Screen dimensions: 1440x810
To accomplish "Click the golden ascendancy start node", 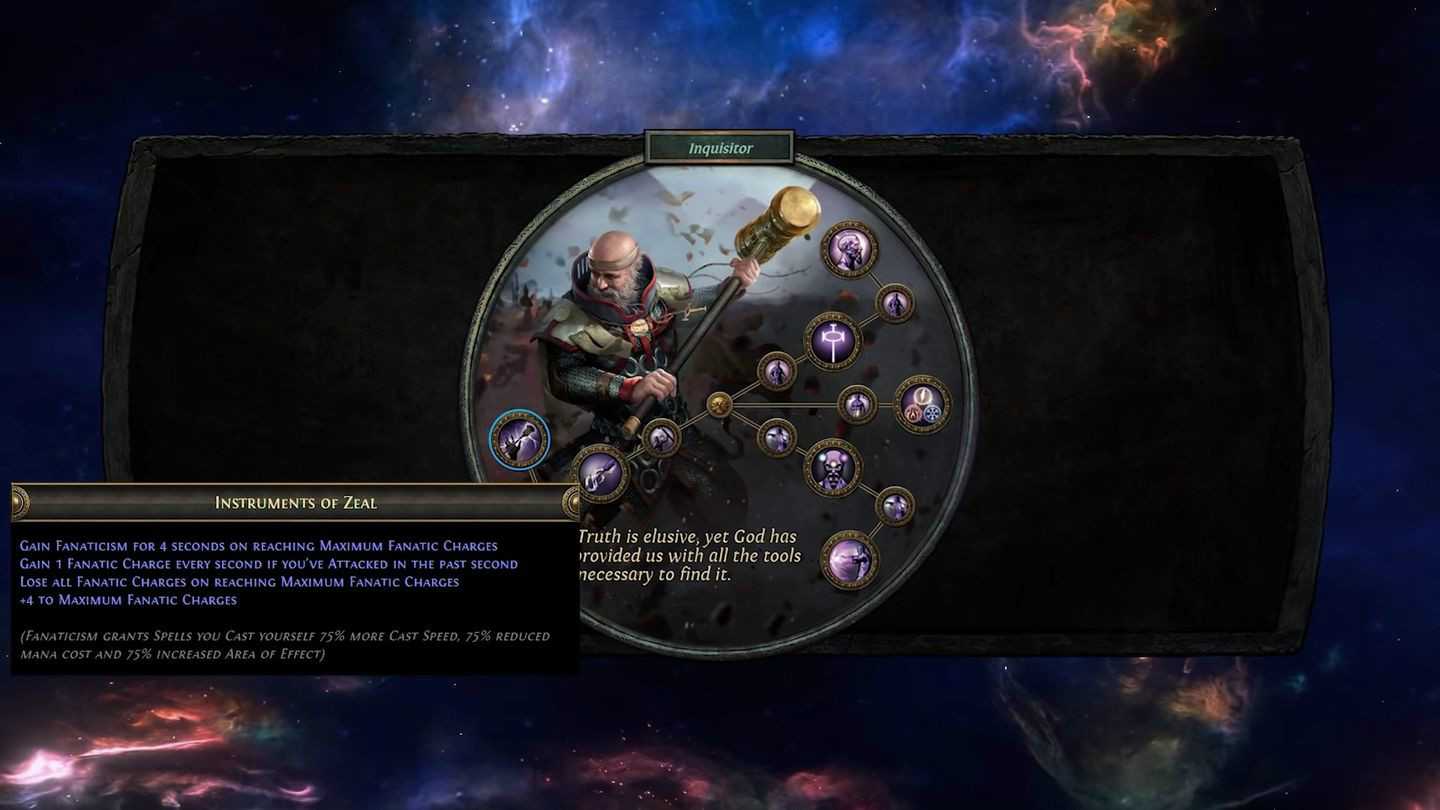I will coord(718,404).
